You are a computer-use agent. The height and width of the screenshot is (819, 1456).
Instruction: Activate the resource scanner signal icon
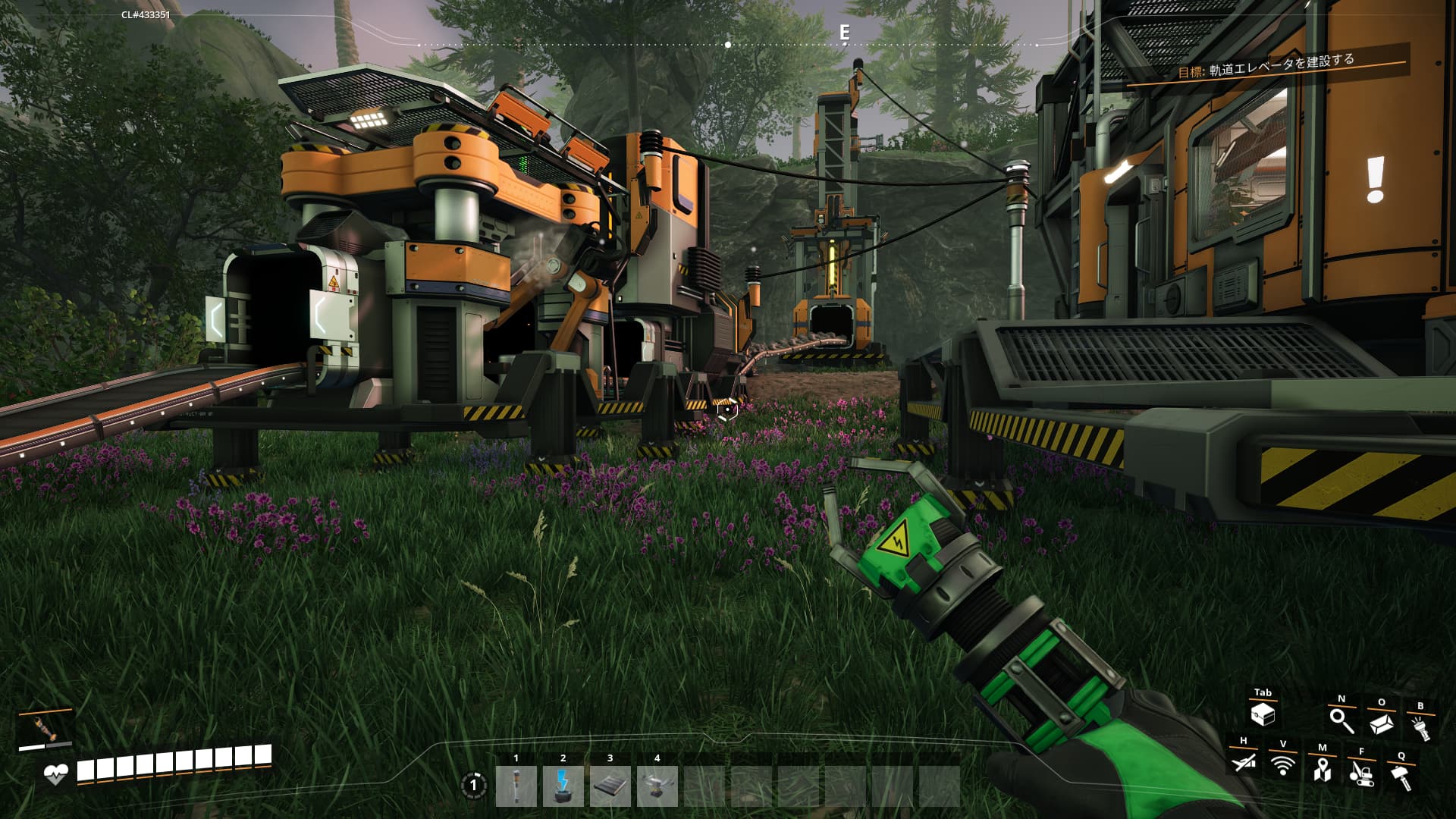1283,765
